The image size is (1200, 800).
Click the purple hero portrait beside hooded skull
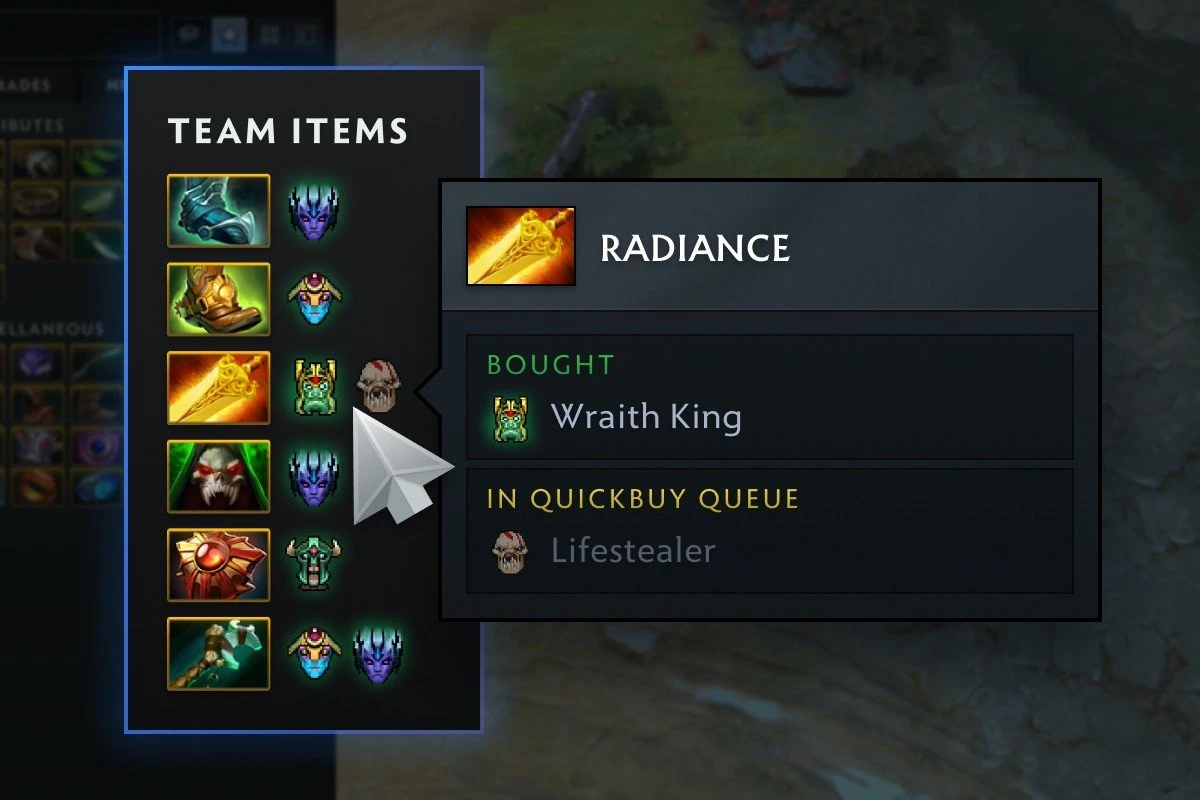coord(315,477)
